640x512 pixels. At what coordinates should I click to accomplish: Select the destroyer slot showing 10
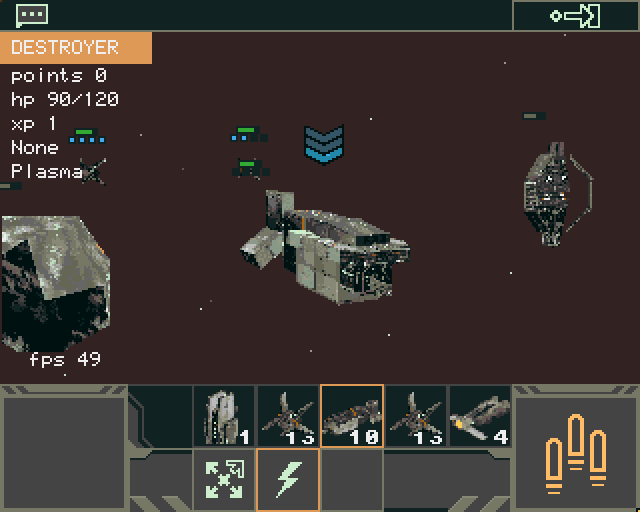tap(352, 416)
